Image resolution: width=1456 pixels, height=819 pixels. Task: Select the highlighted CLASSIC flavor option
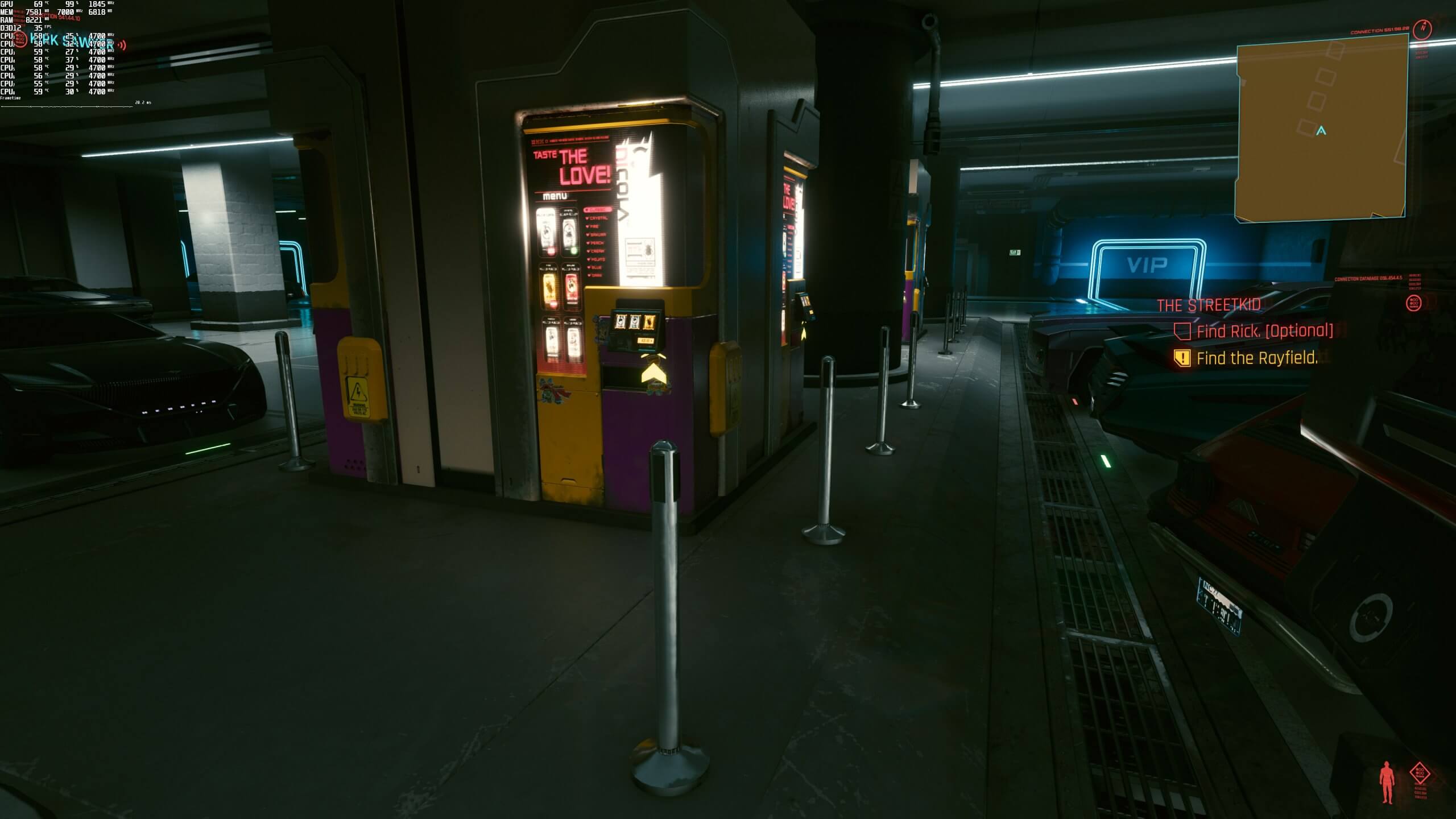point(598,210)
